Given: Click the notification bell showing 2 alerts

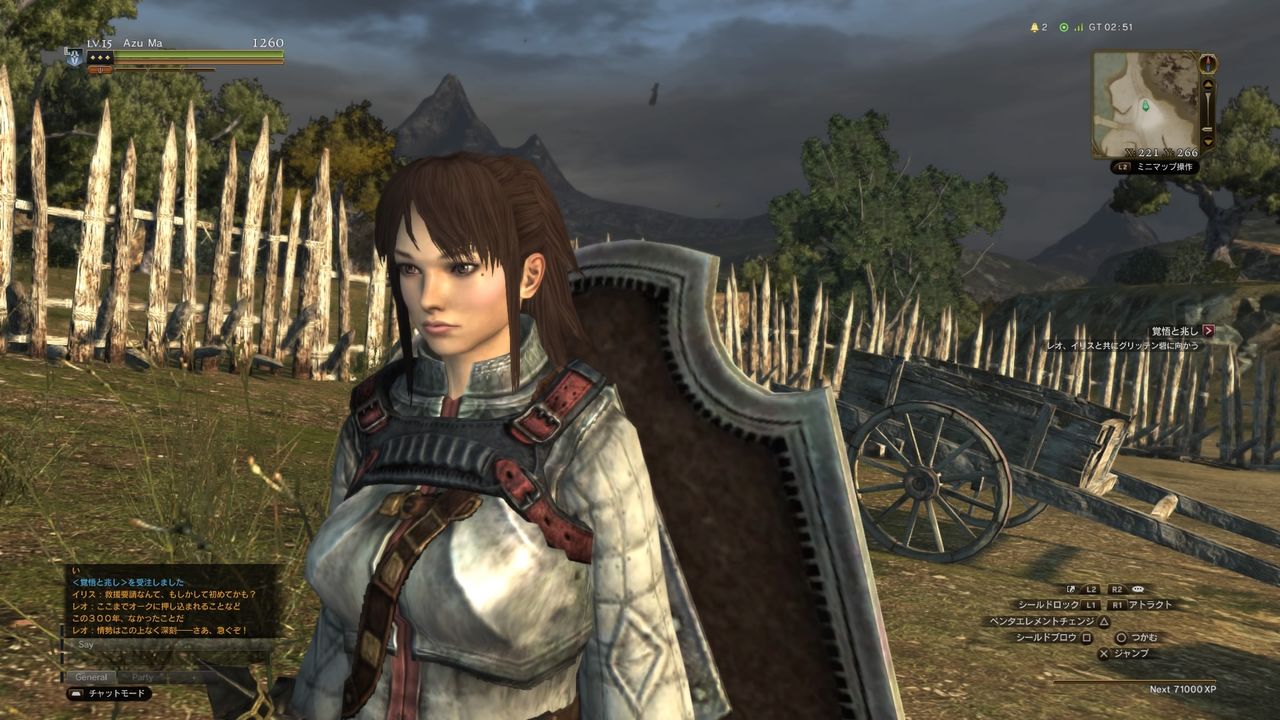Looking at the screenshot, I should pyautogui.click(x=1035, y=27).
